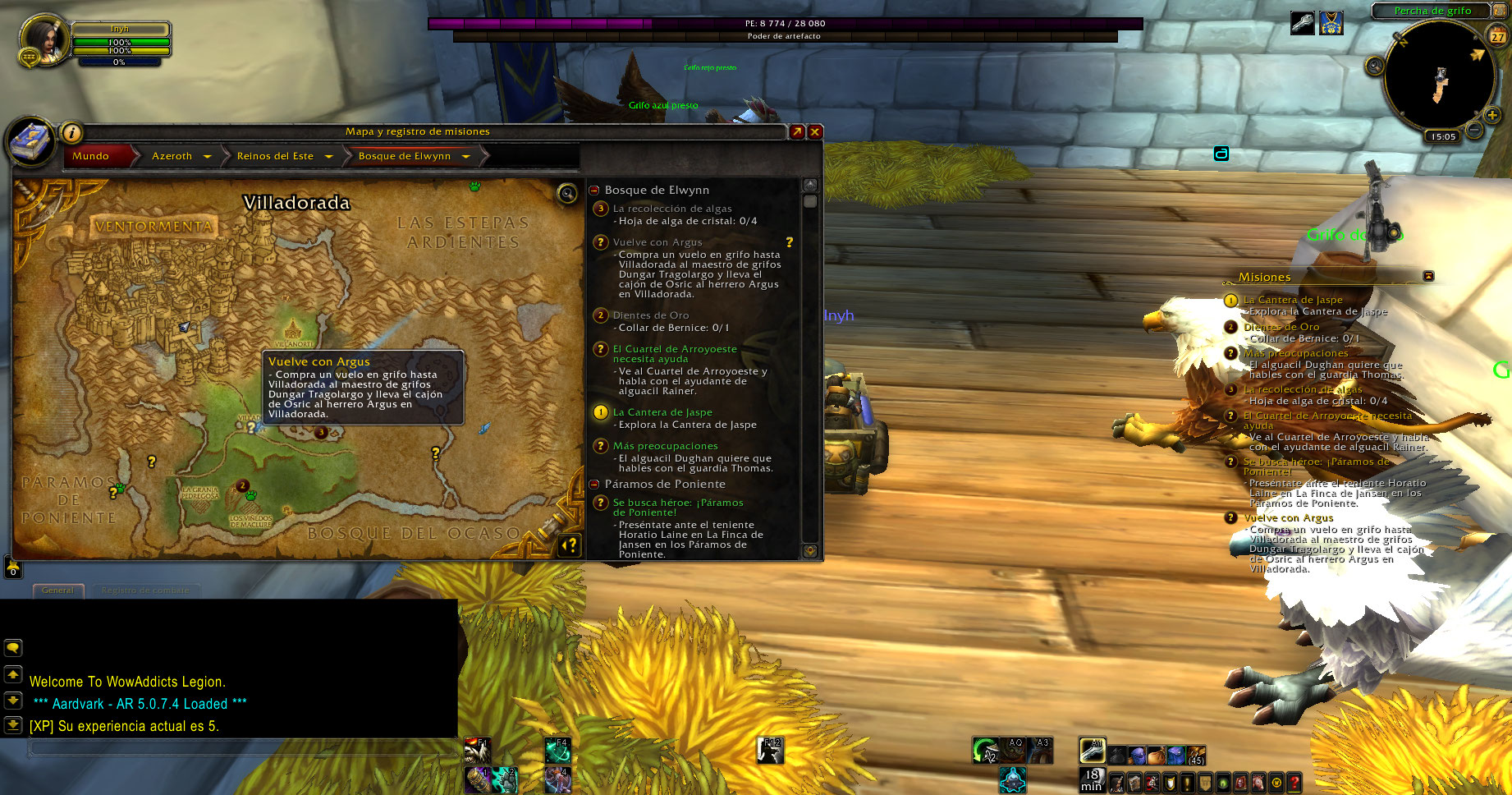Collapse the Páramos de Poniente quest header
The width and height of the screenshot is (1512, 795).
click(x=594, y=484)
